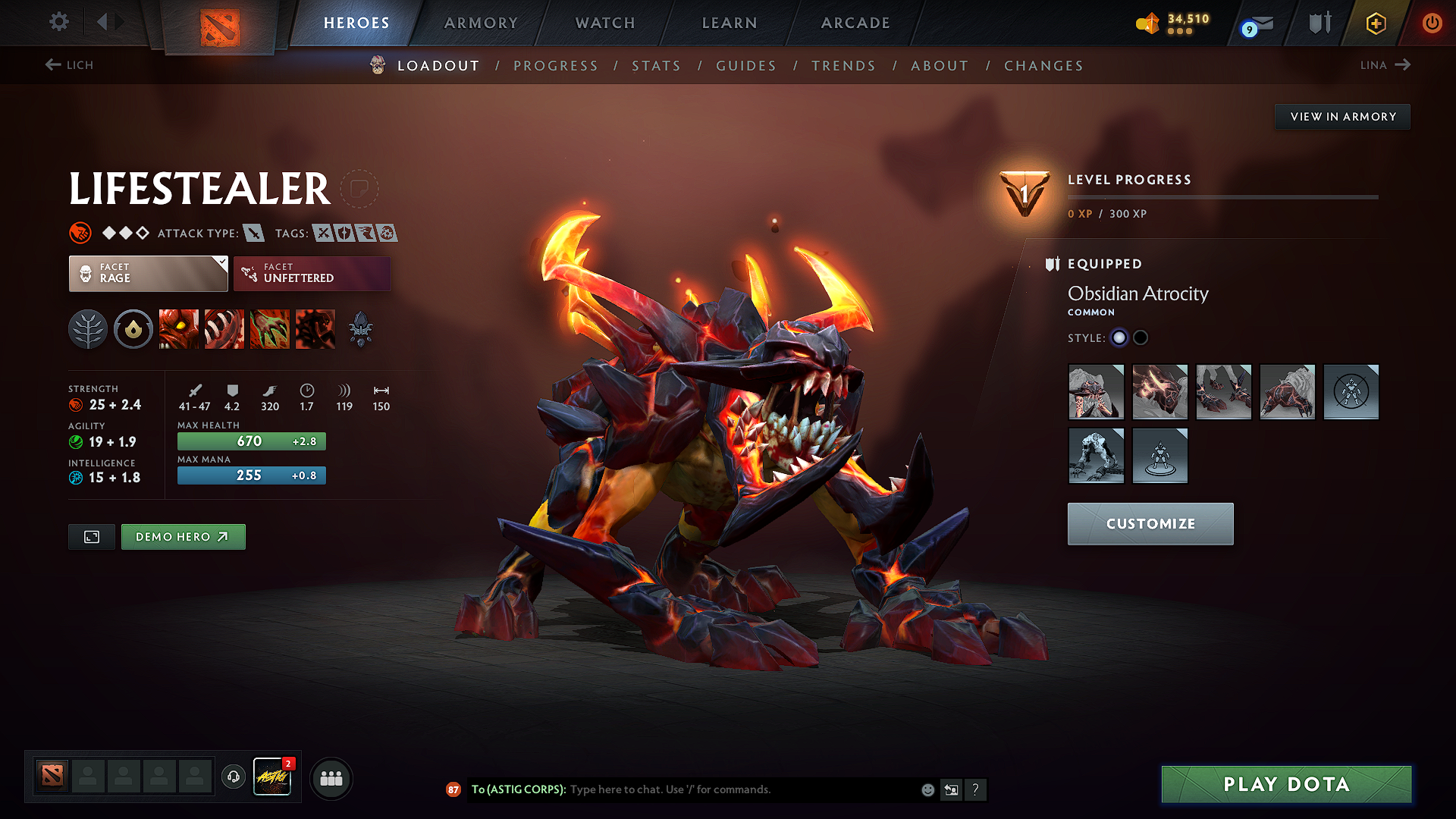The image size is (1456, 819).
Task: Switch to the STATS tab
Action: click(656, 66)
